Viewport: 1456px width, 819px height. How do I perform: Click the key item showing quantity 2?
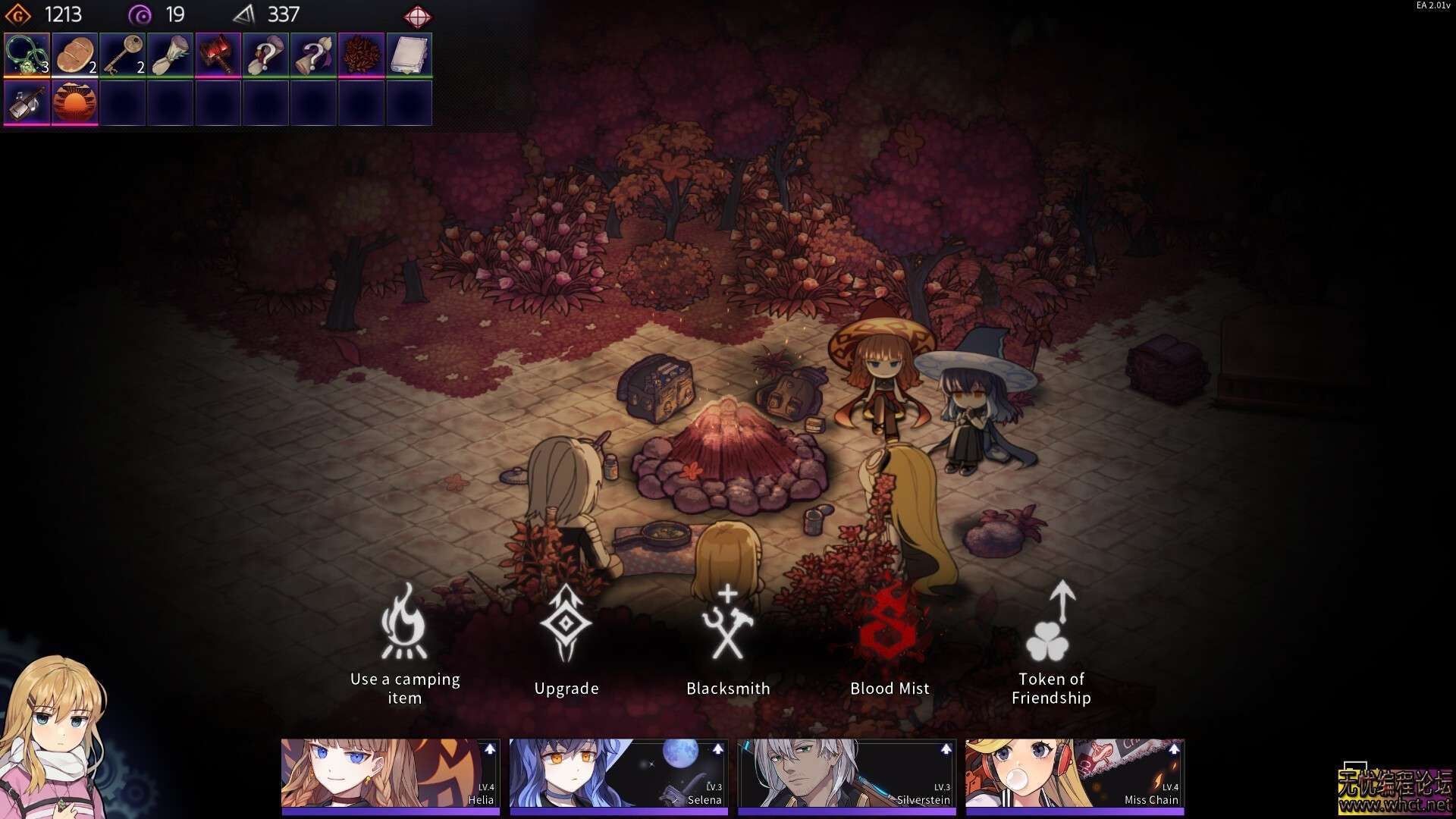tap(123, 55)
